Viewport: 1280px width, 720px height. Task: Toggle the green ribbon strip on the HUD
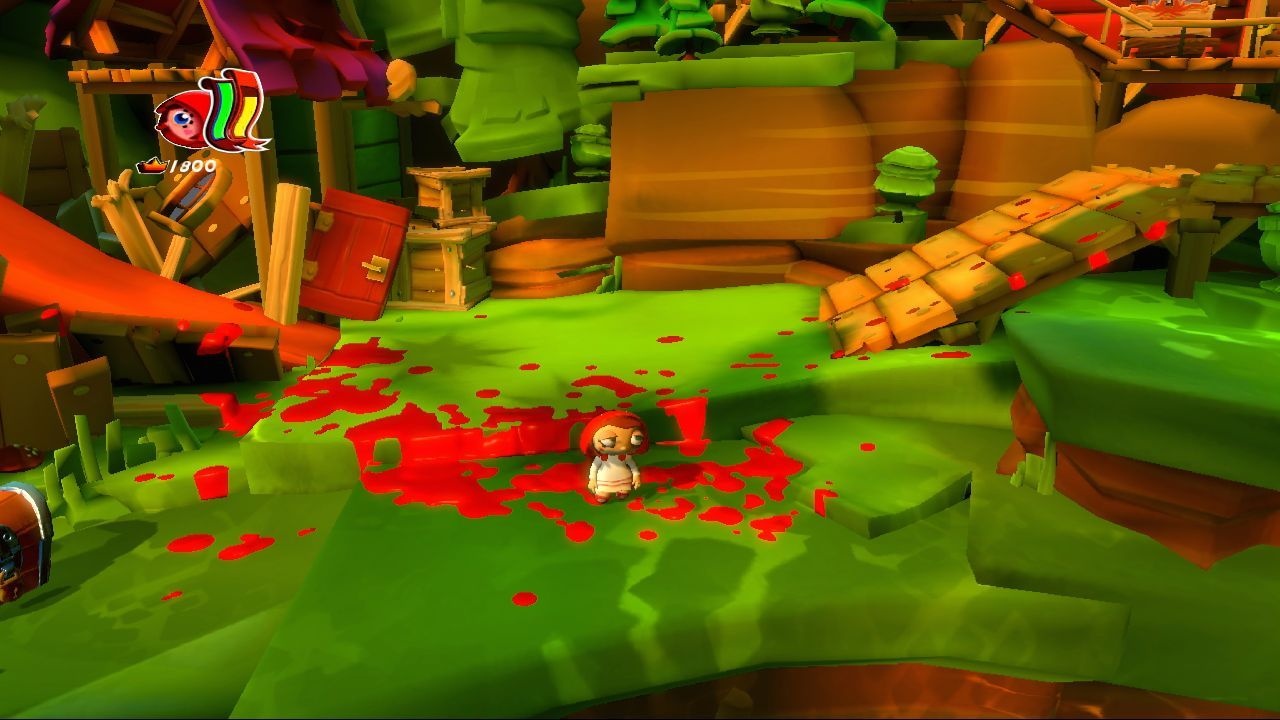pyautogui.click(x=222, y=112)
